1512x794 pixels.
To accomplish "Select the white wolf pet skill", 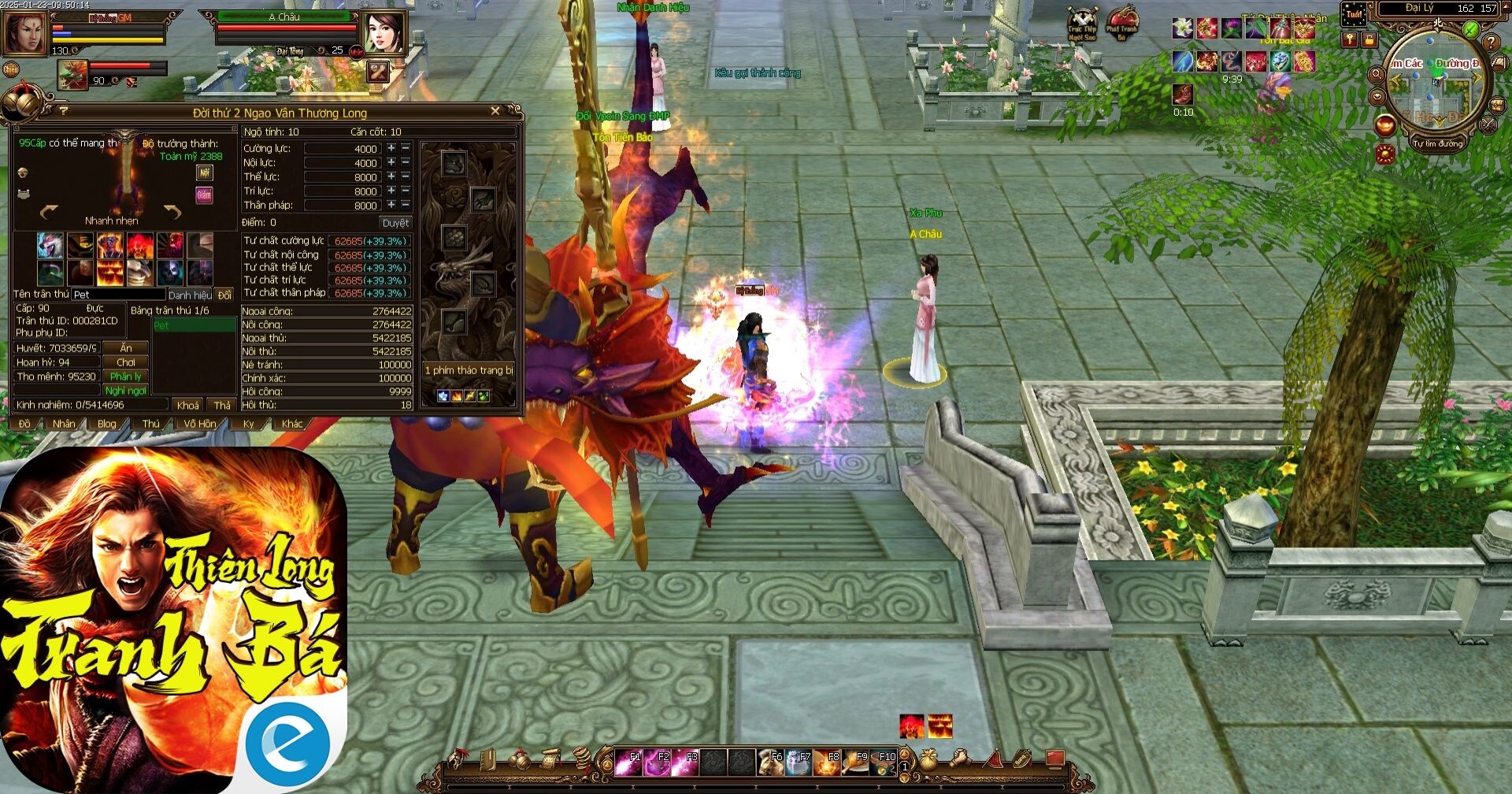I will click(x=50, y=245).
